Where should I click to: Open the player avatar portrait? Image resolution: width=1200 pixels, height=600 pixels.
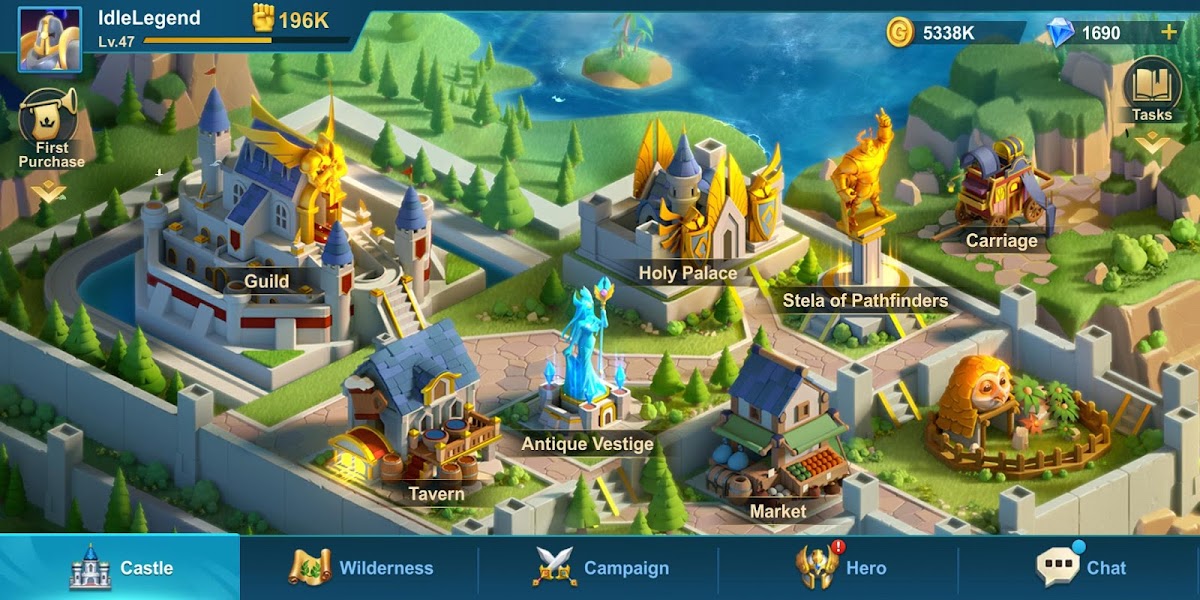pyautogui.click(x=49, y=39)
